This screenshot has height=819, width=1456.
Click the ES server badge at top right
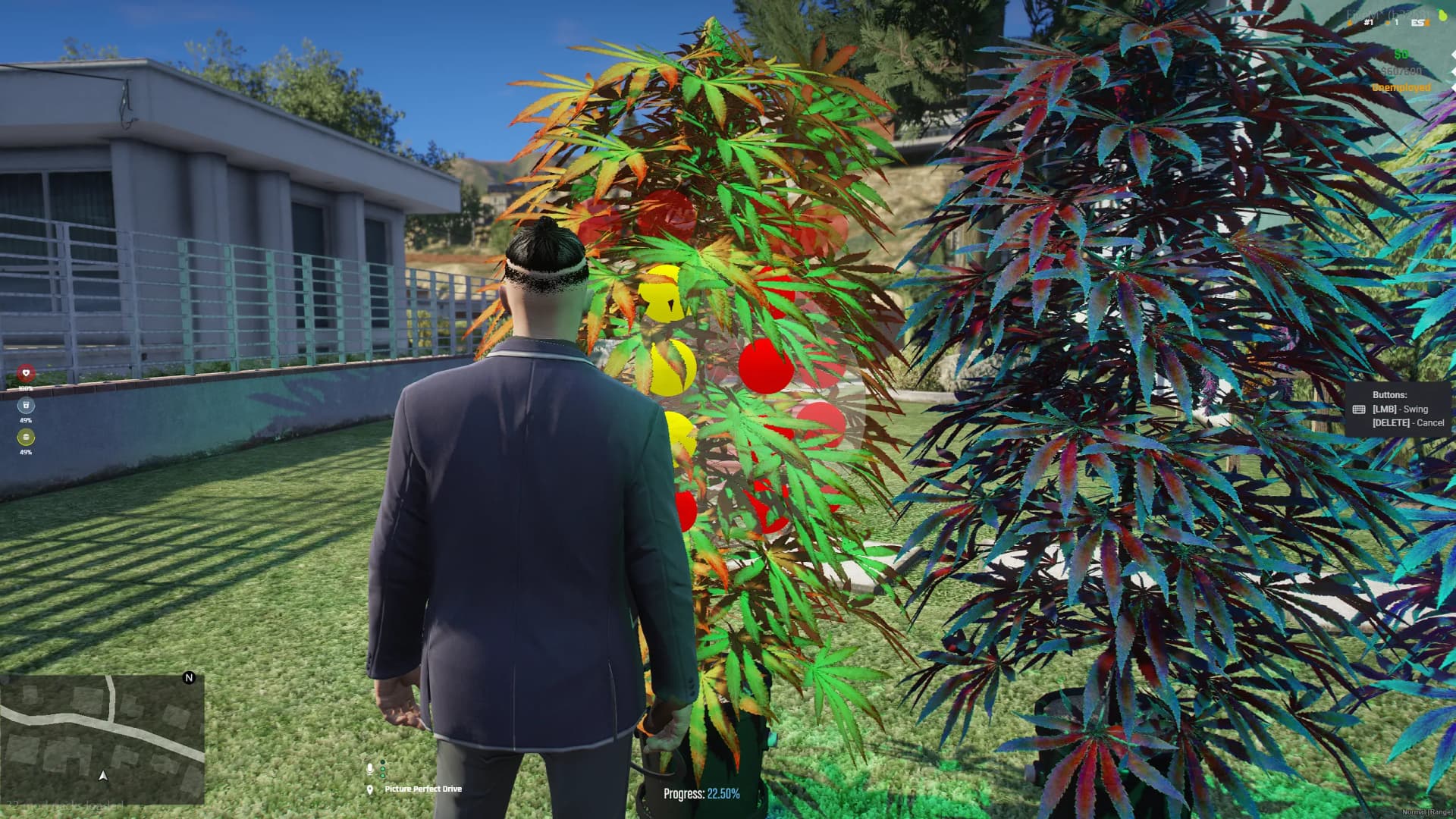point(1417,23)
